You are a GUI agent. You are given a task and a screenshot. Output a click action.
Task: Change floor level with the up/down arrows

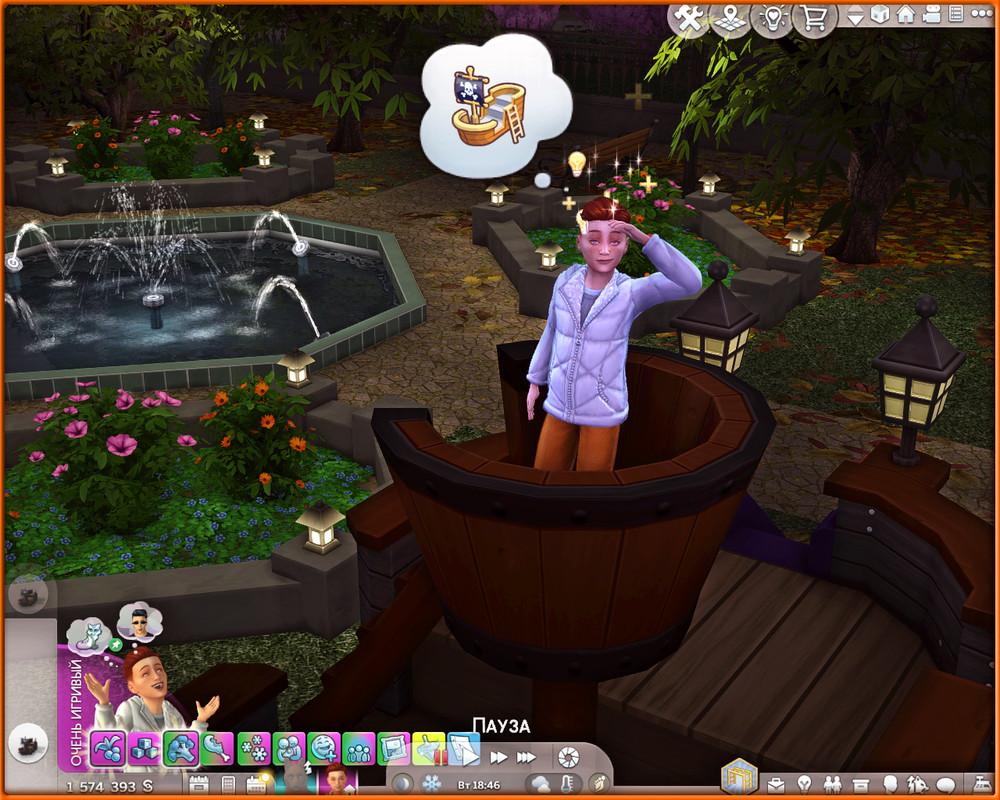coord(855,16)
